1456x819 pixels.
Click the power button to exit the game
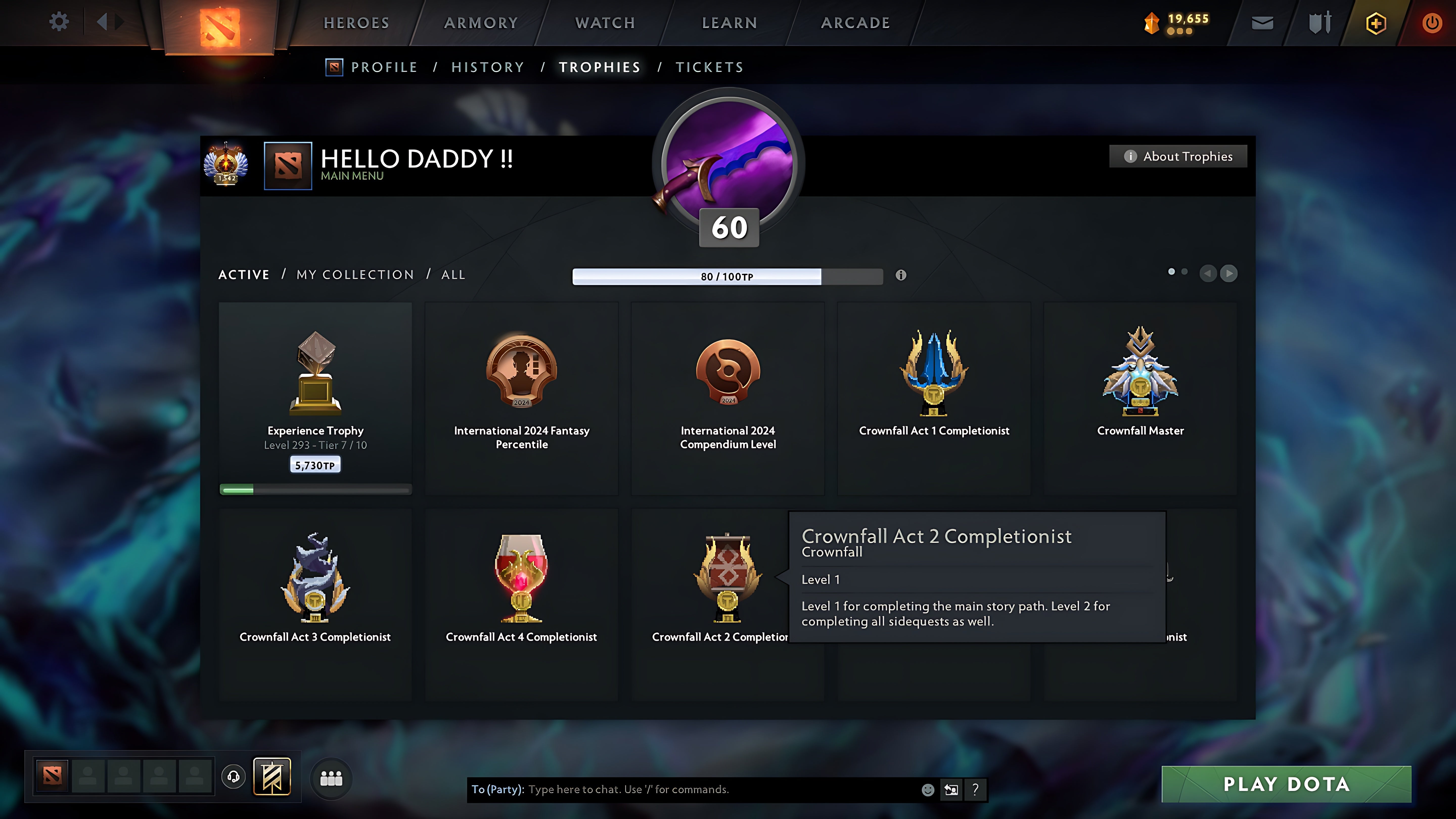[x=1434, y=22]
